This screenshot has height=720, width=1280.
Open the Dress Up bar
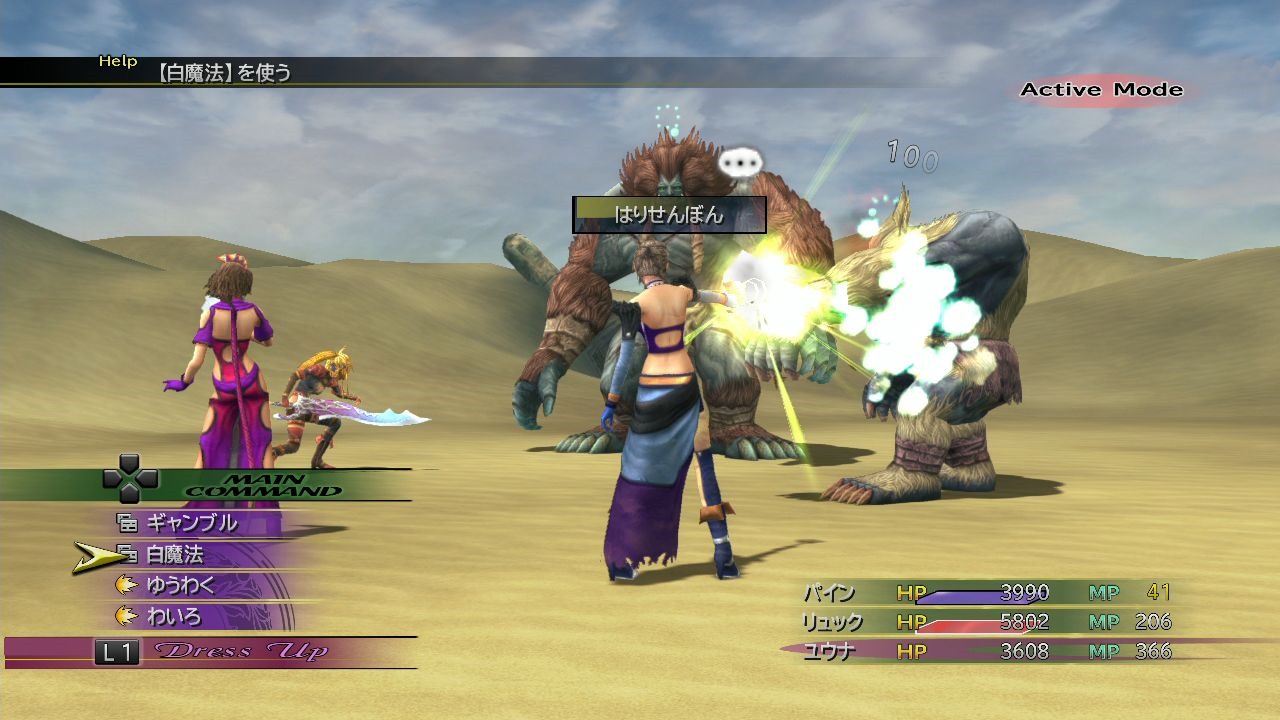240,652
